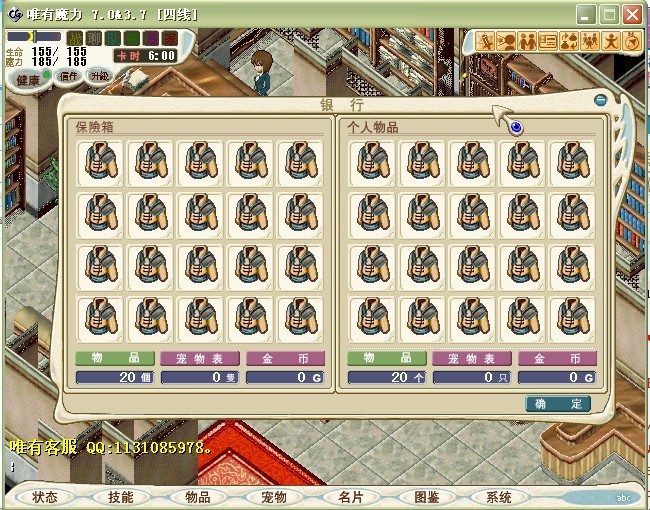Confirm the bank transaction with 确定
Viewport: 650px width, 510px height.
pyautogui.click(x=557, y=404)
